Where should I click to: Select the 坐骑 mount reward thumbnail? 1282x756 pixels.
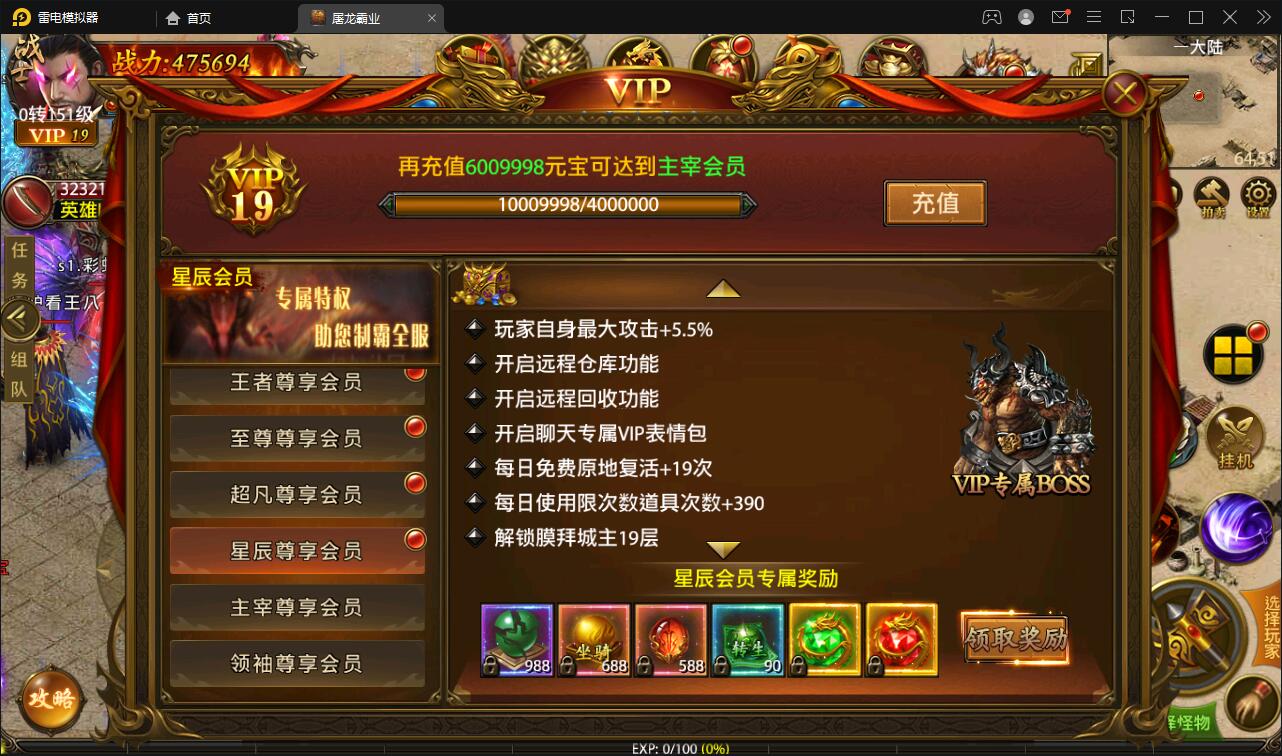click(x=593, y=639)
